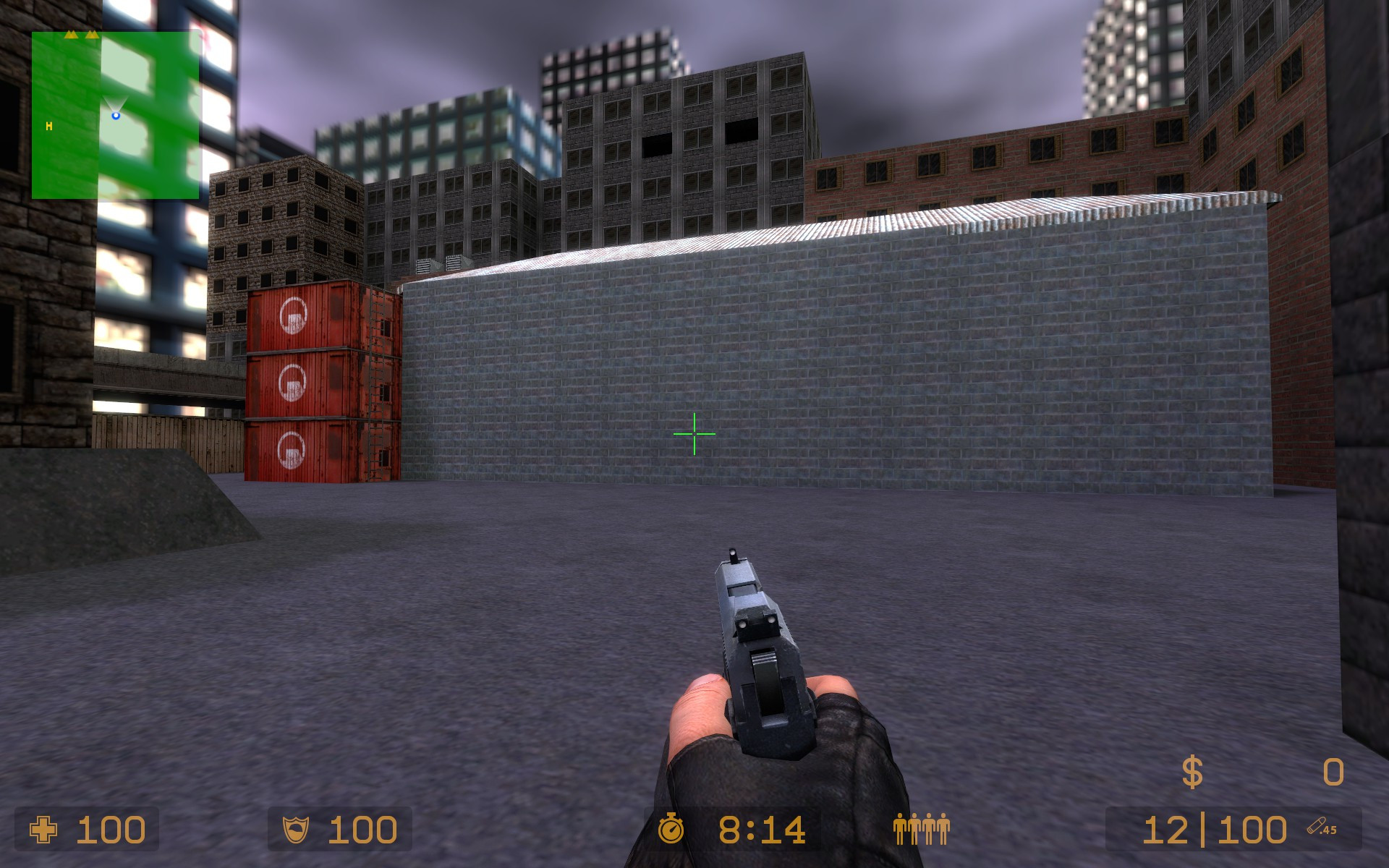The image size is (1389, 868).
Task: Click the dollar sign money icon
Action: pyautogui.click(x=1193, y=772)
